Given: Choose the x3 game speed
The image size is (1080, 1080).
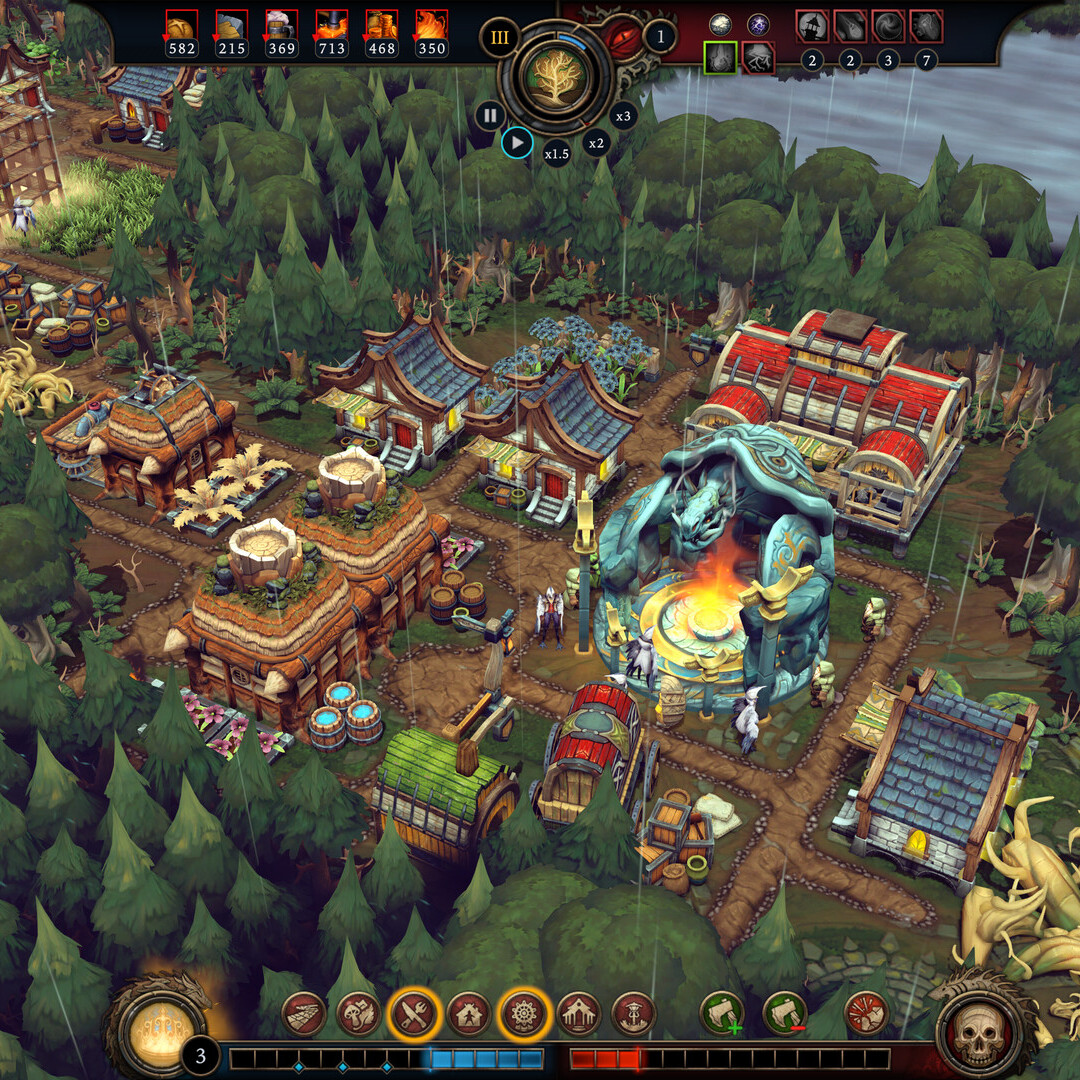Looking at the screenshot, I should point(624,116).
